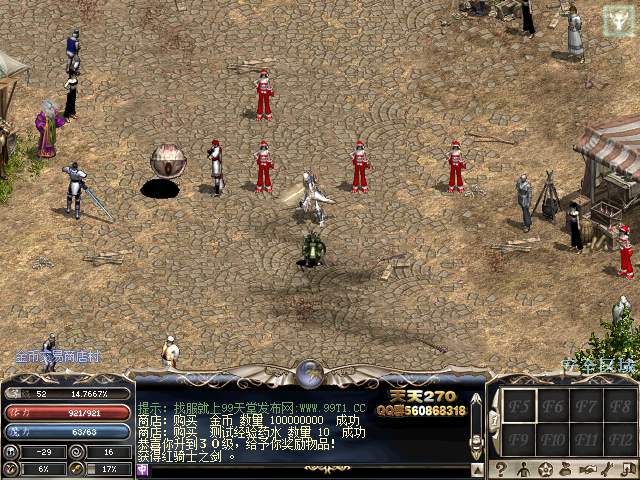The image size is (640, 480).
Task: Select the F10 hotkey slot
Action: [x=553, y=439]
